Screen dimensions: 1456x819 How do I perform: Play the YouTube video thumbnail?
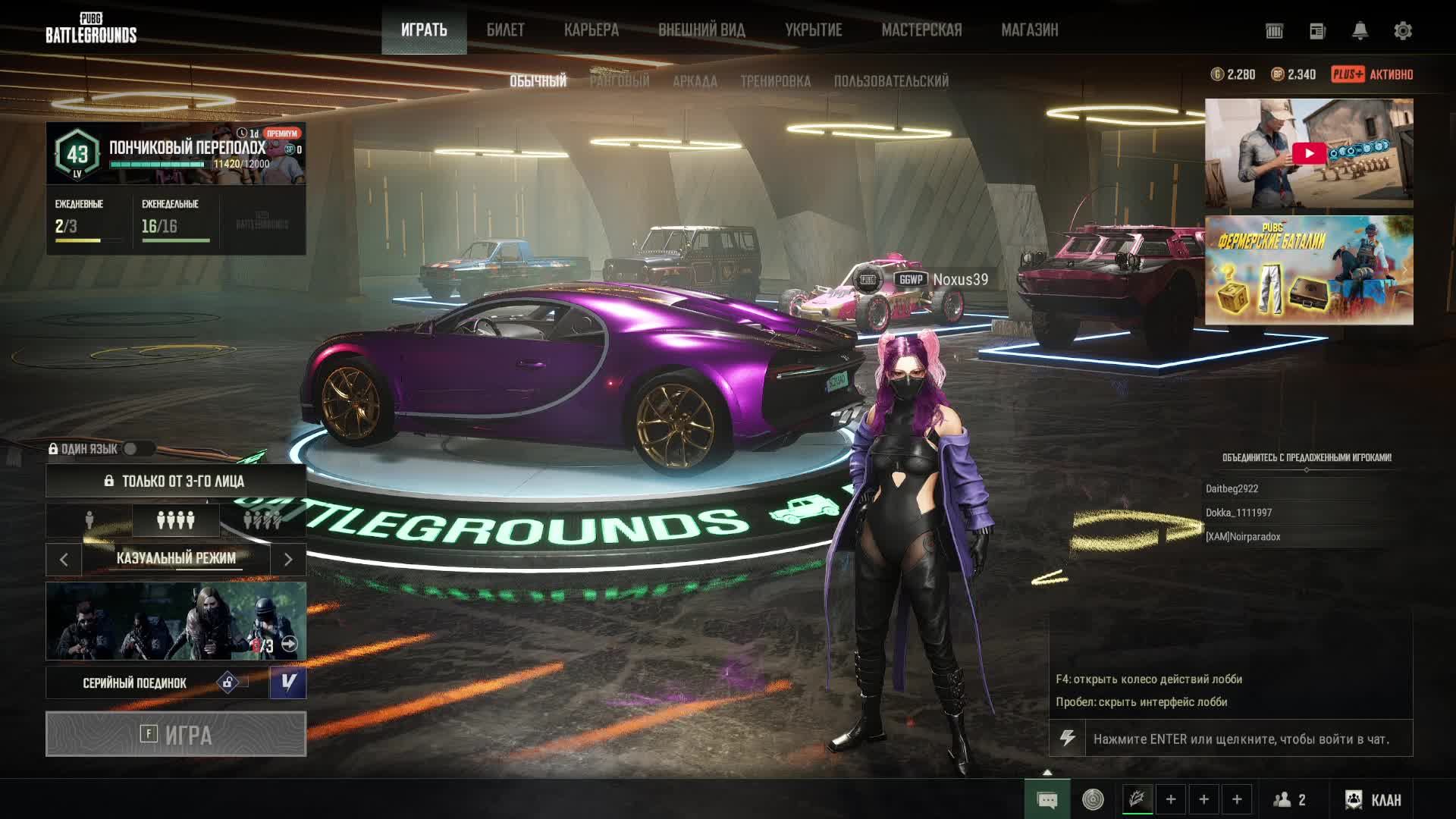point(1308,153)
